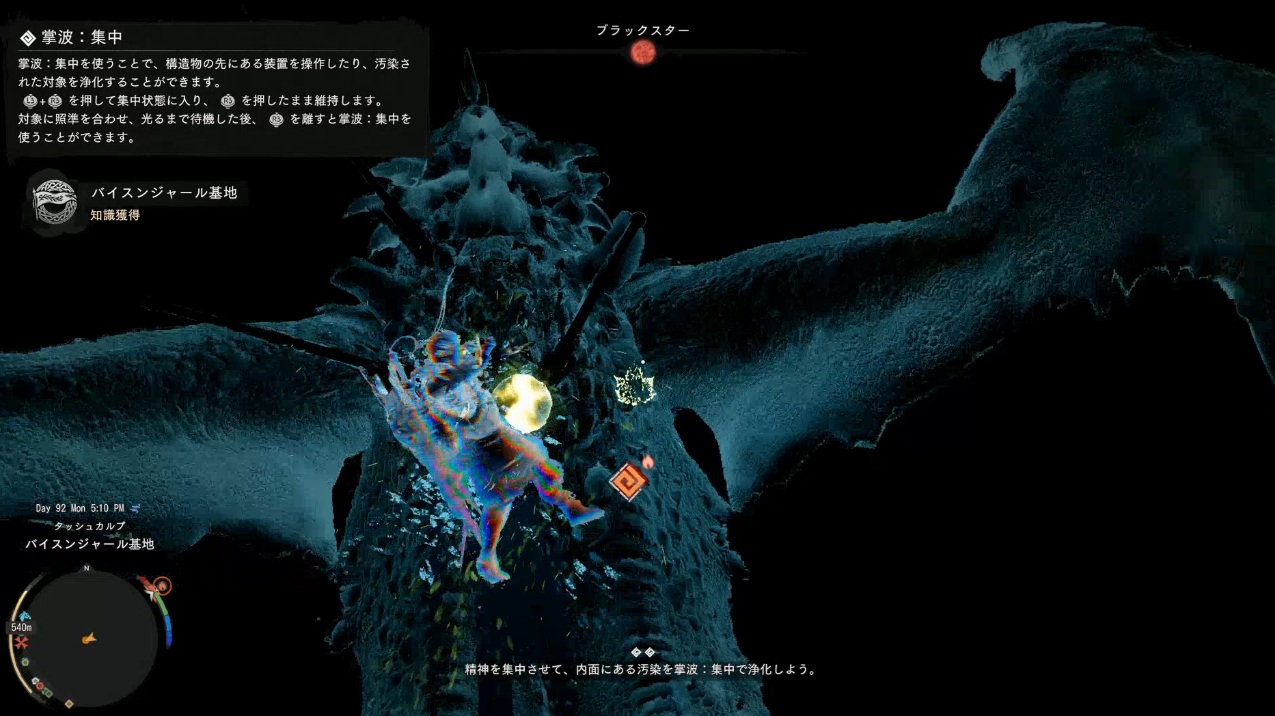Select the ブラックスター red boss icon

[x=642, y=53]
